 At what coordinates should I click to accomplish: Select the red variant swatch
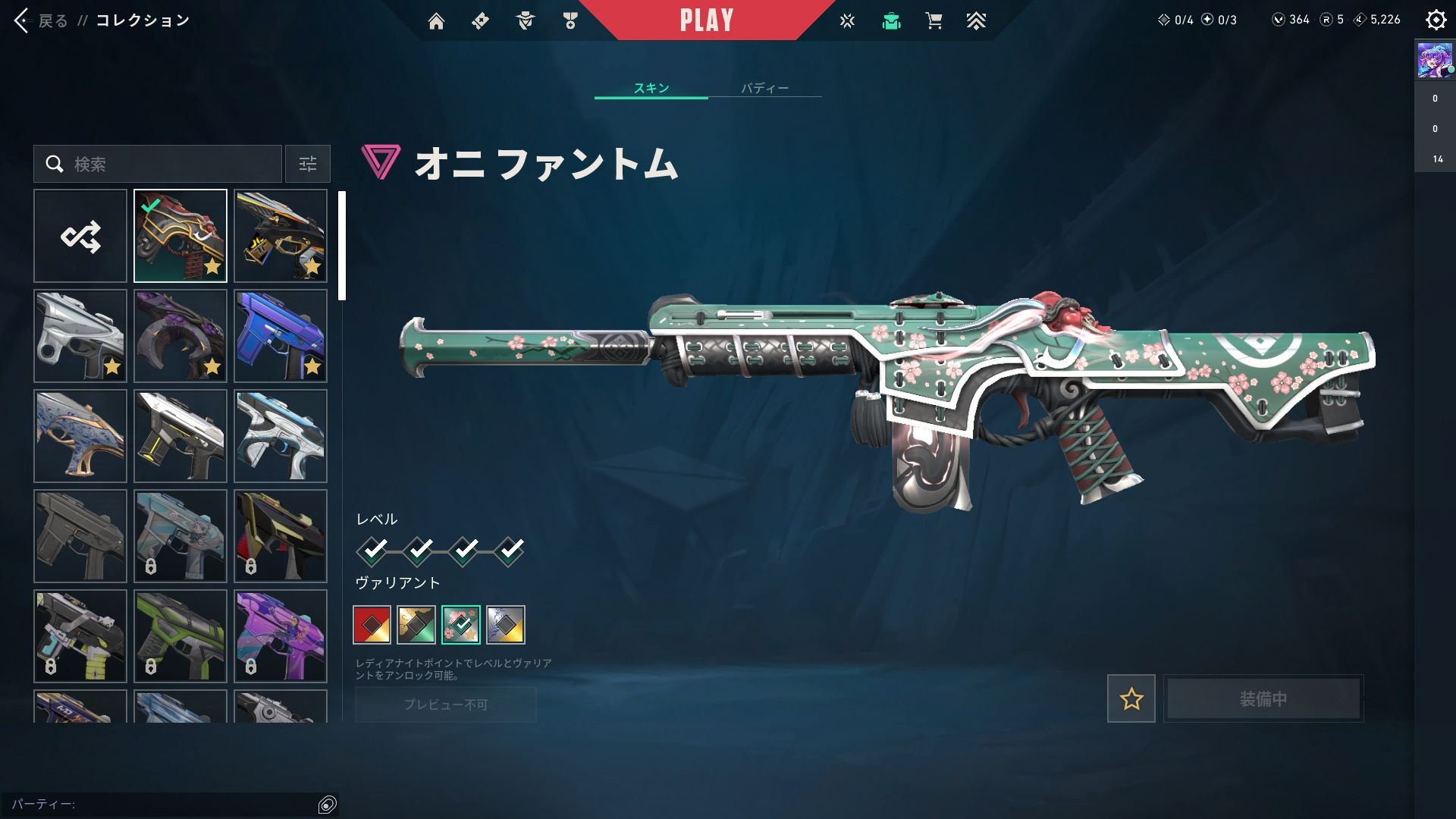(372, 625)
